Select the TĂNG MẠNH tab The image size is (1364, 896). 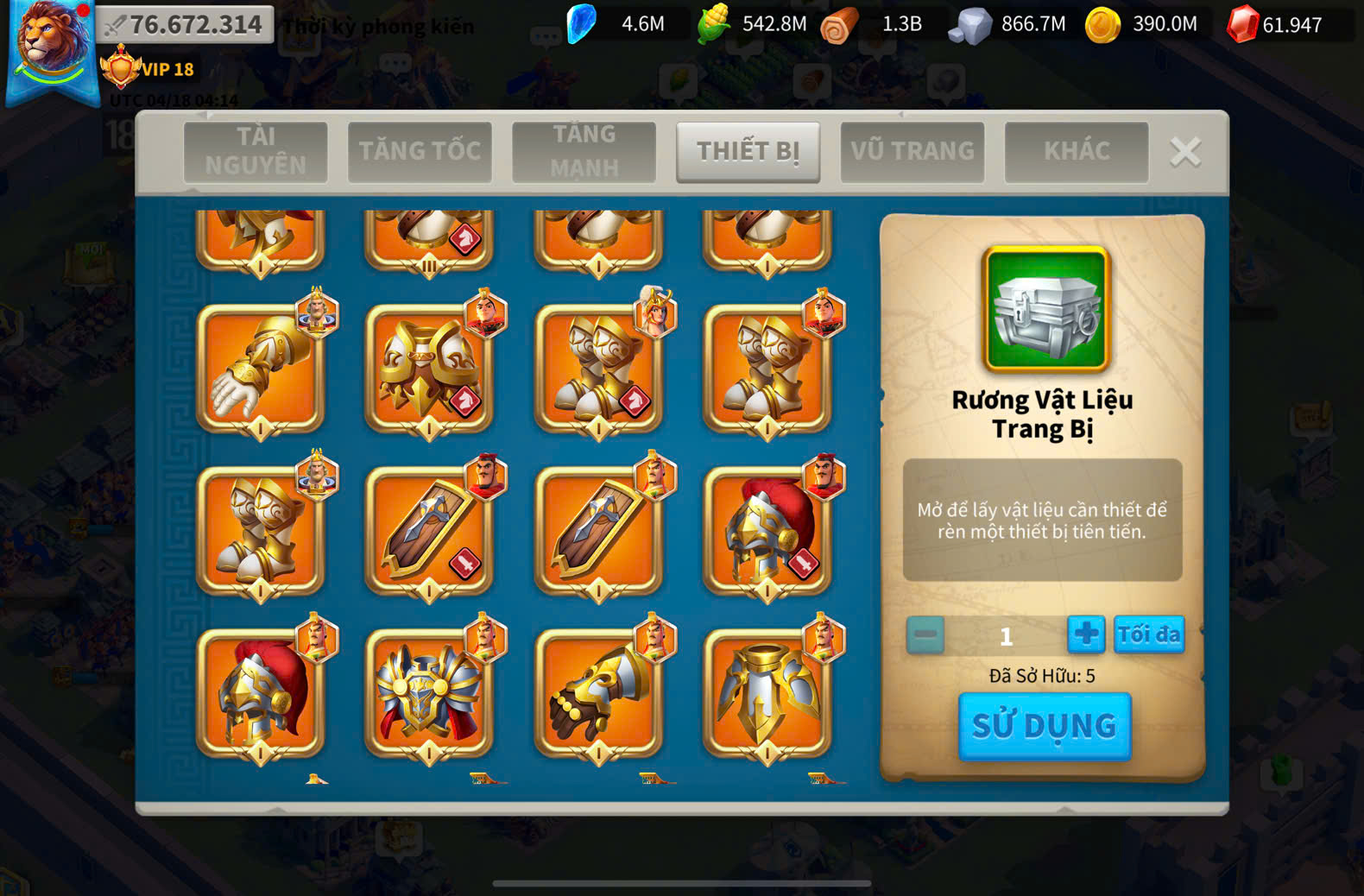point(584,151)
